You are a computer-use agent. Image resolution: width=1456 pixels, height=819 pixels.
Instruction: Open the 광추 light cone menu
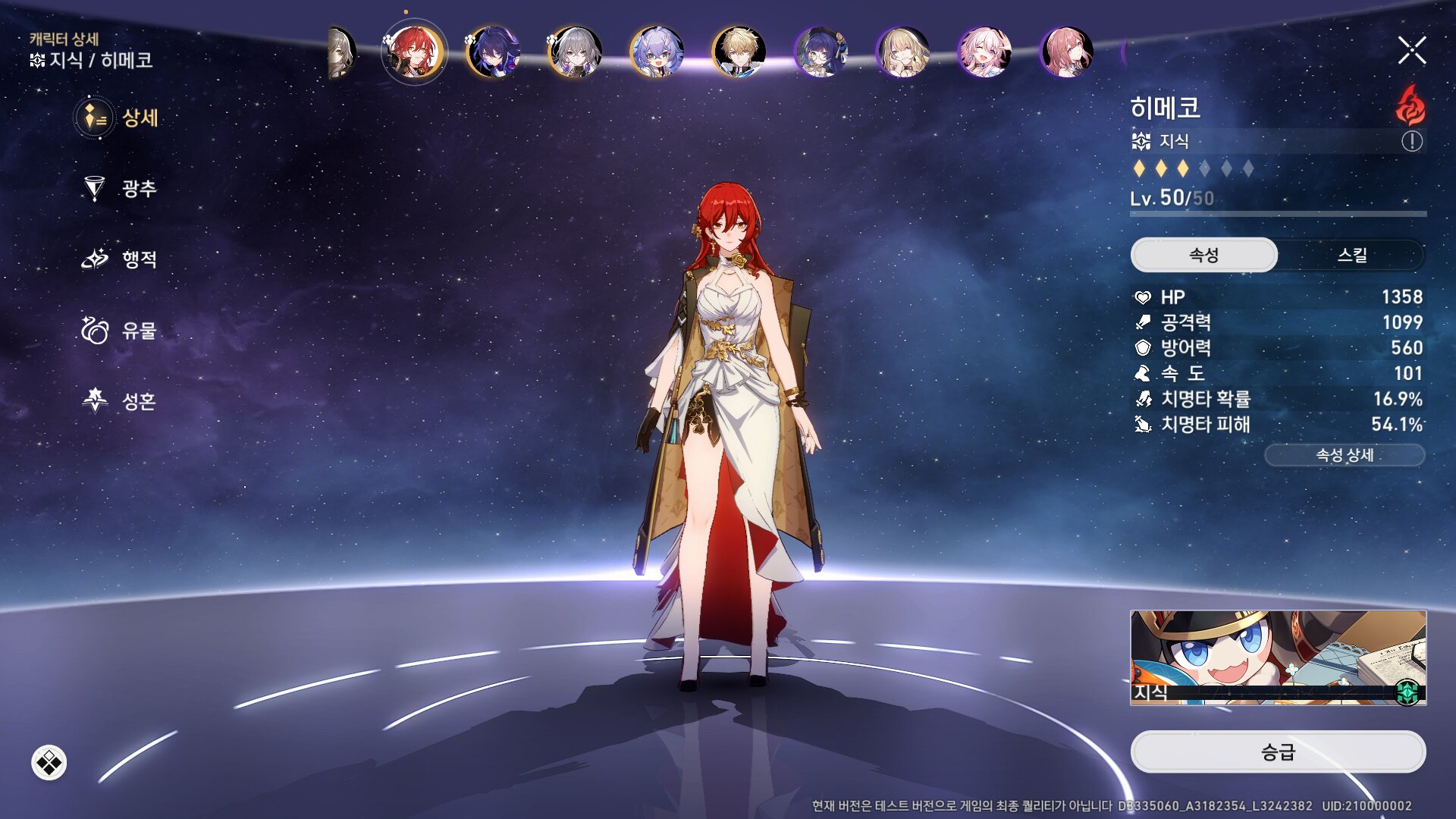[120, 188]
